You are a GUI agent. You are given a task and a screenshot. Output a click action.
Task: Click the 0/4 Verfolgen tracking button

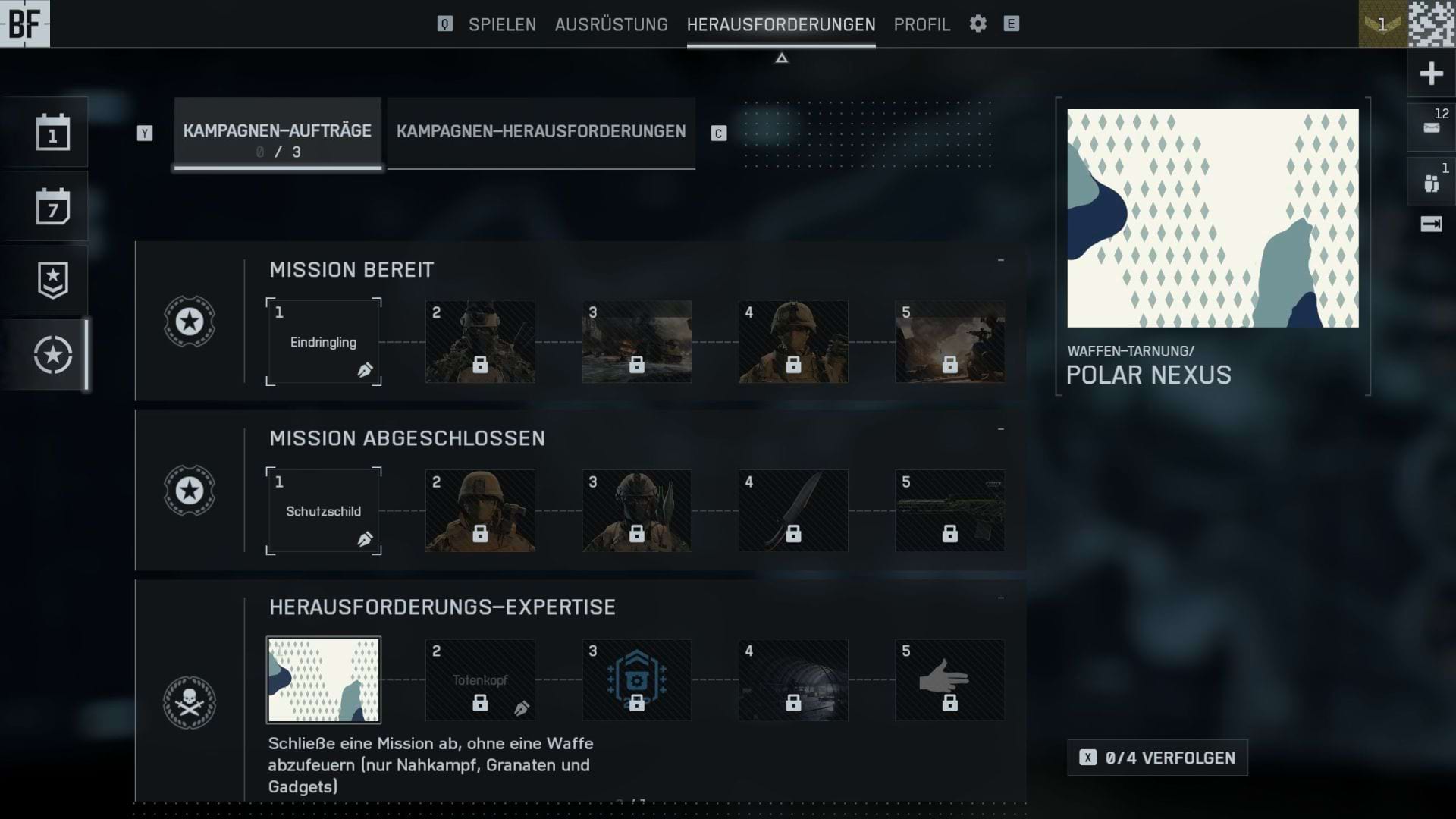(x=1157, y=758)
